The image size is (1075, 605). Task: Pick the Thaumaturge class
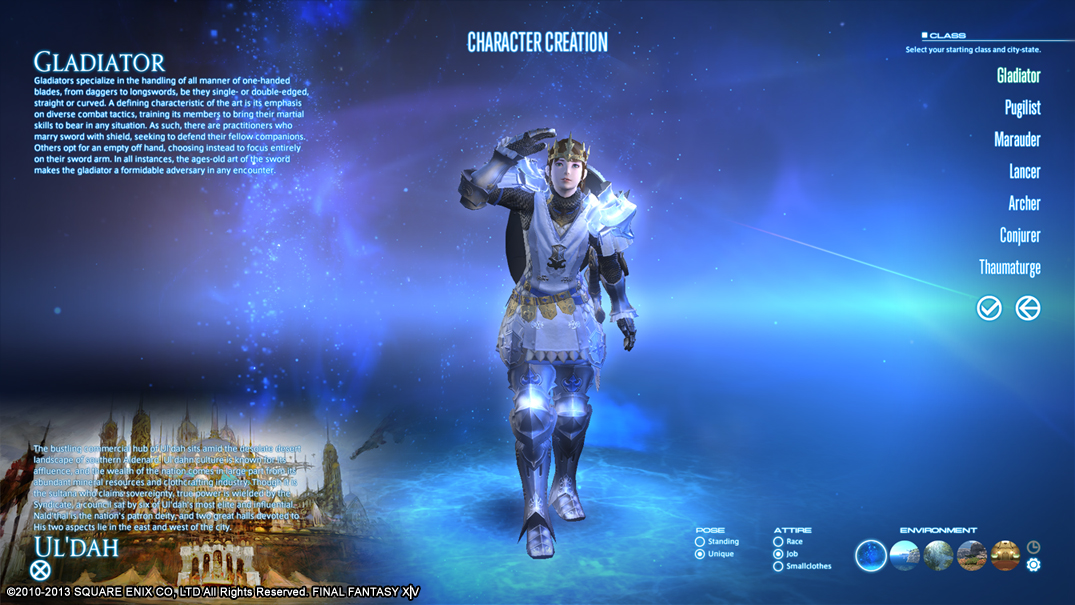pyautogui.click(x=1010, y=268)
